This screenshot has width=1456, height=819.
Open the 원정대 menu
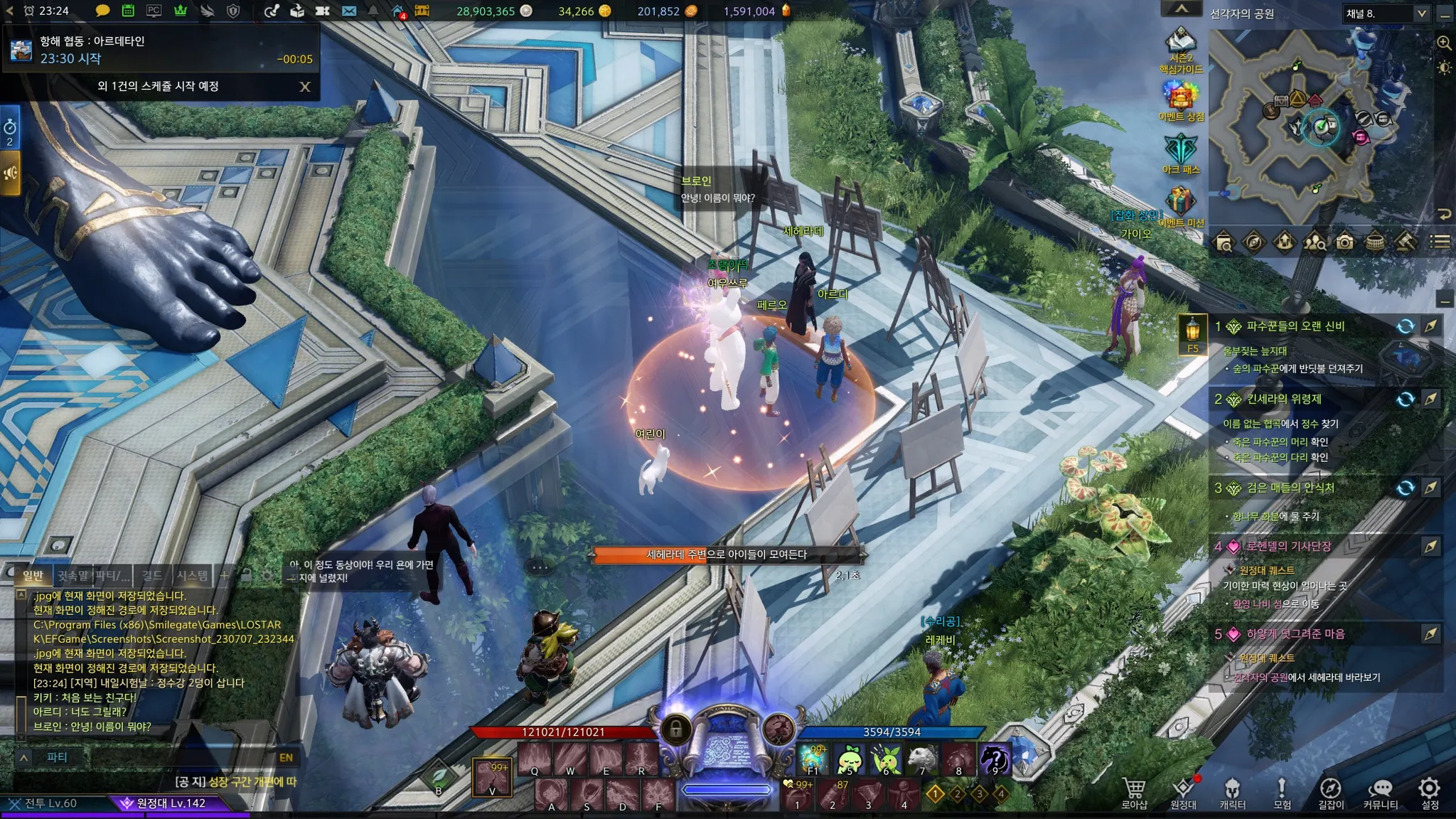click(1183, 793)
